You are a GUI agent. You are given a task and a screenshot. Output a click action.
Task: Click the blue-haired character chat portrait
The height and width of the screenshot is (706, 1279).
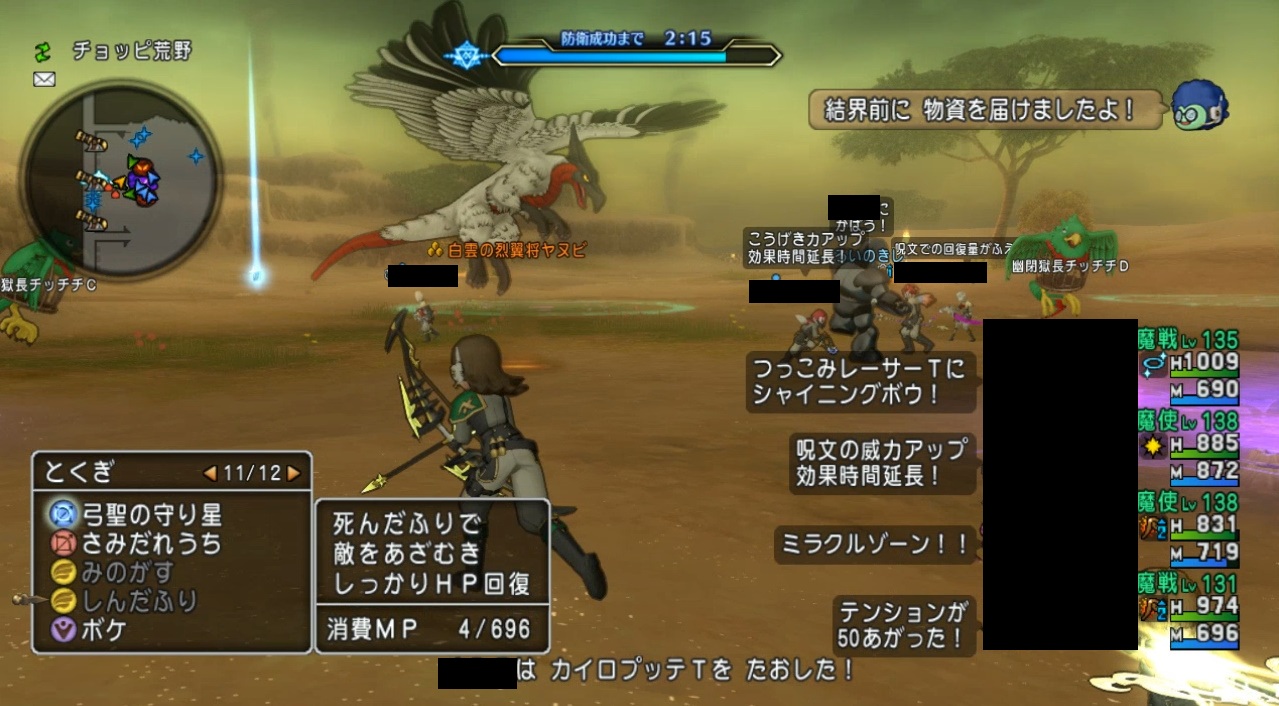click(x=1198, y=107)
